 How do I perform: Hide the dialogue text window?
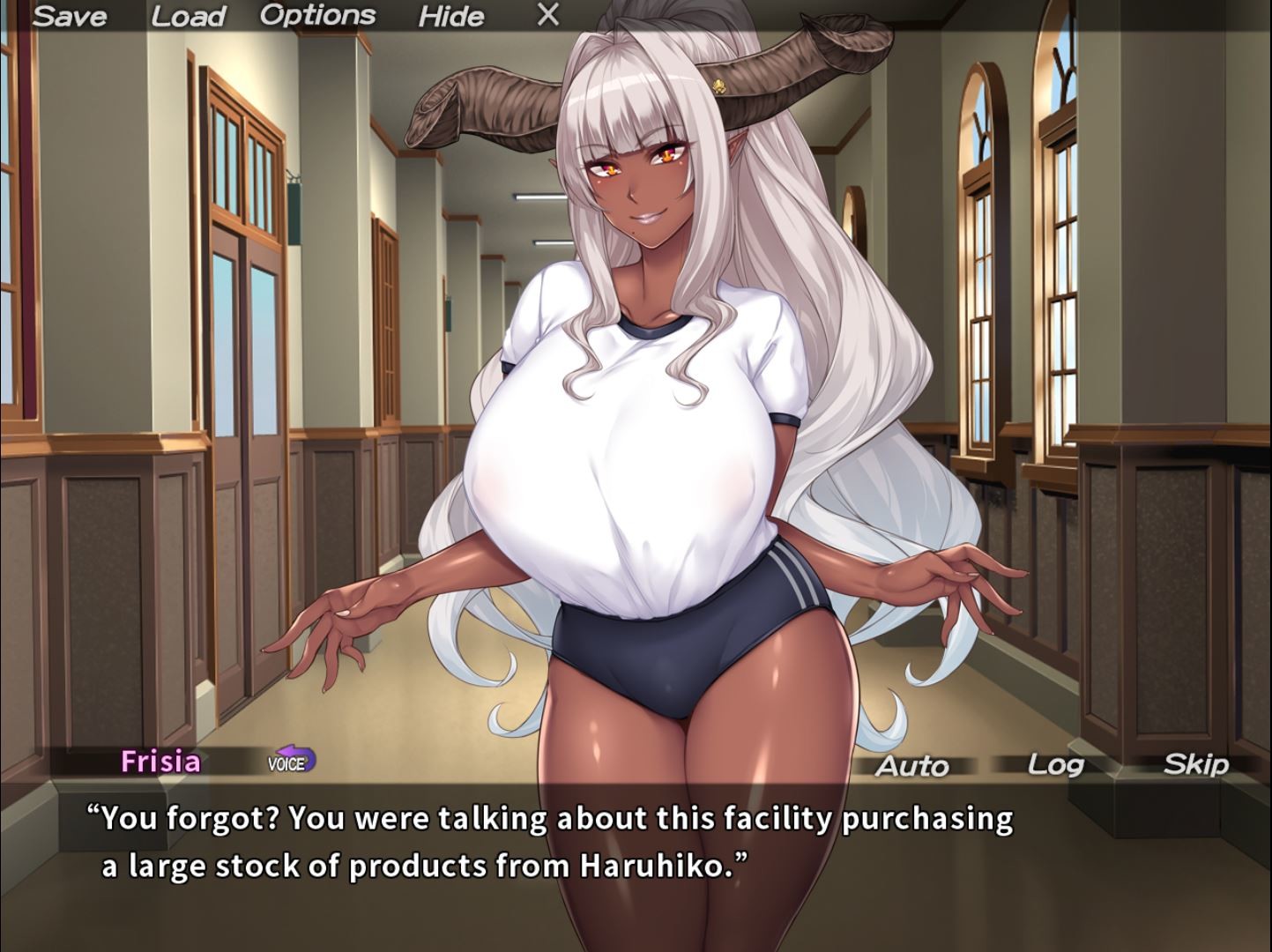point(451,17)
